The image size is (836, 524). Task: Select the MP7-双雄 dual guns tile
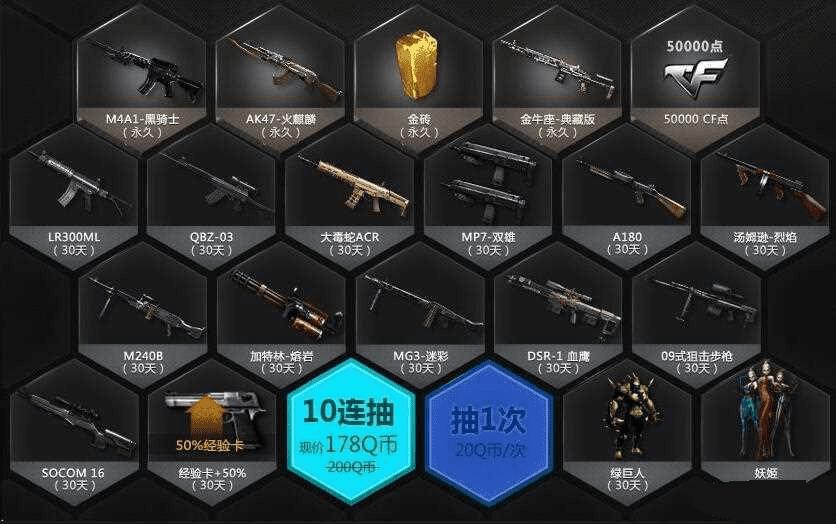point(487,195)
